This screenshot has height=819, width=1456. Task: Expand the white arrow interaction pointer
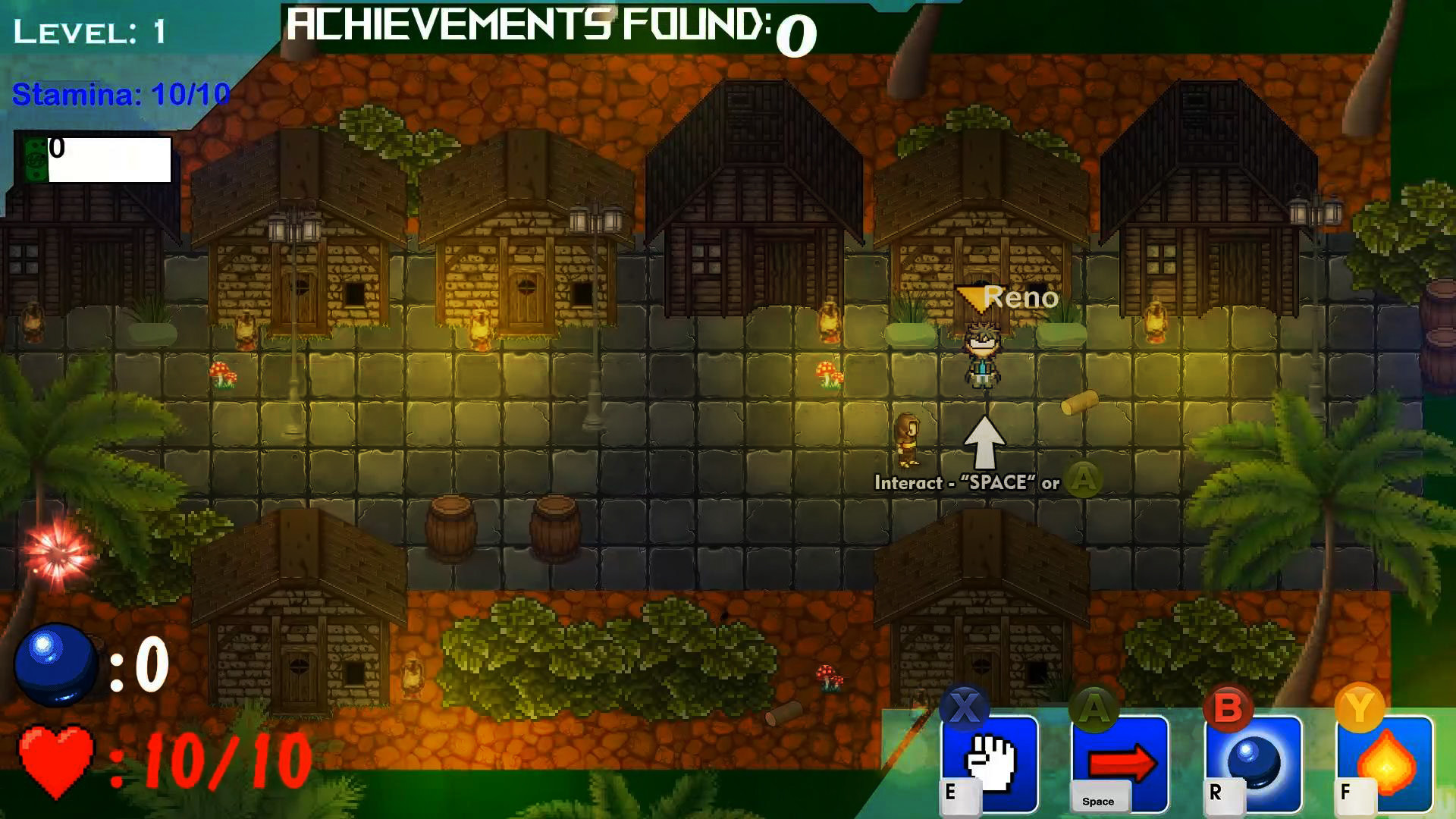pos(985,441)
